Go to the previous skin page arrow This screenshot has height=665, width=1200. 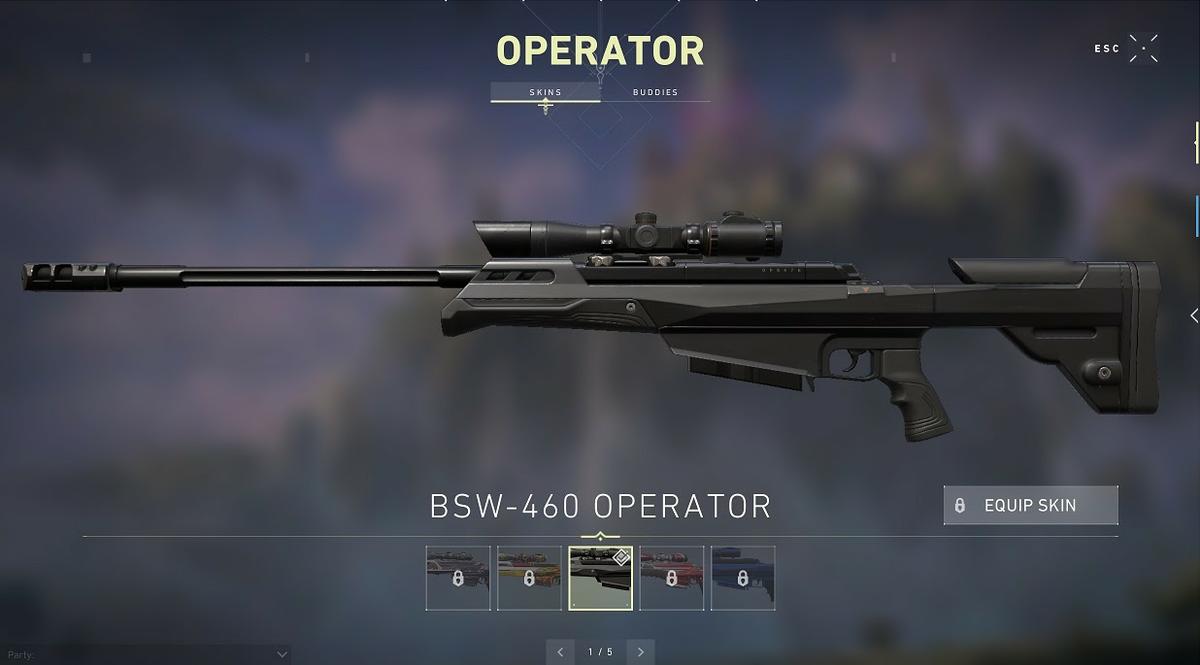tap(560, 652)
